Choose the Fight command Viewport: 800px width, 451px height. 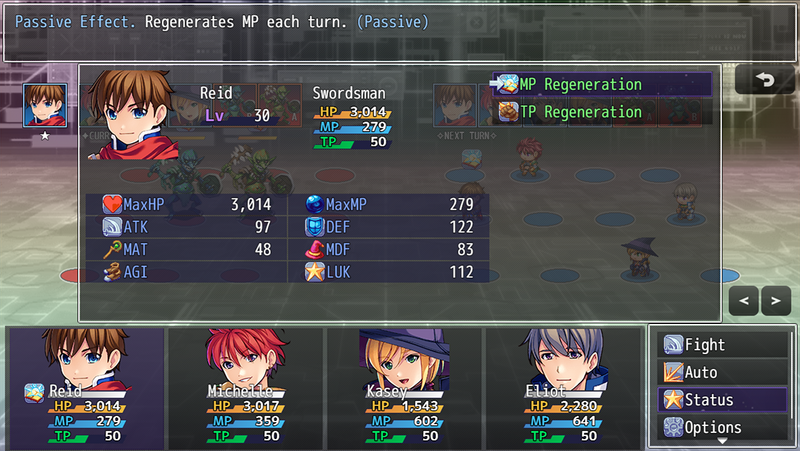click(722, 345)
